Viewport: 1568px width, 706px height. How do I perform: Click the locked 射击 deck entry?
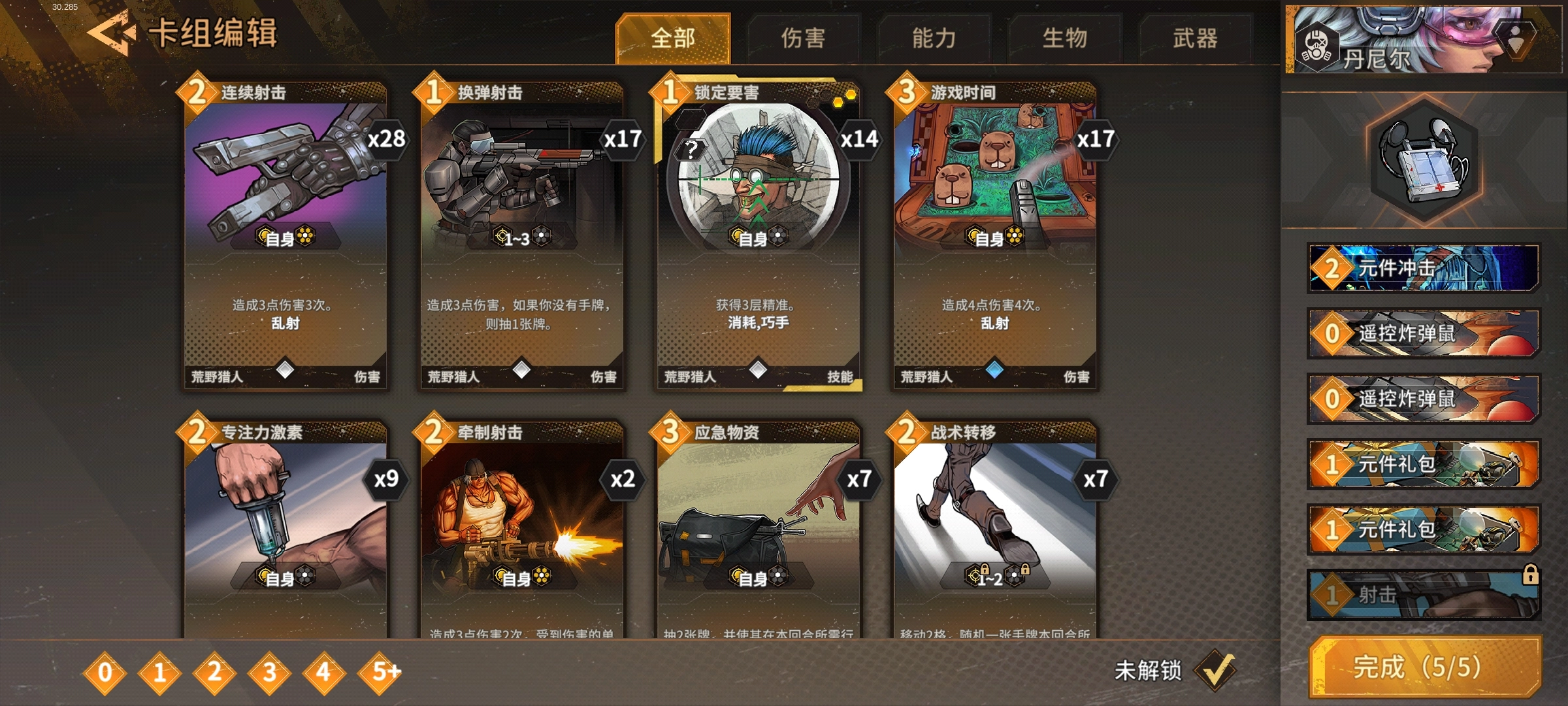coord(1424,595)
